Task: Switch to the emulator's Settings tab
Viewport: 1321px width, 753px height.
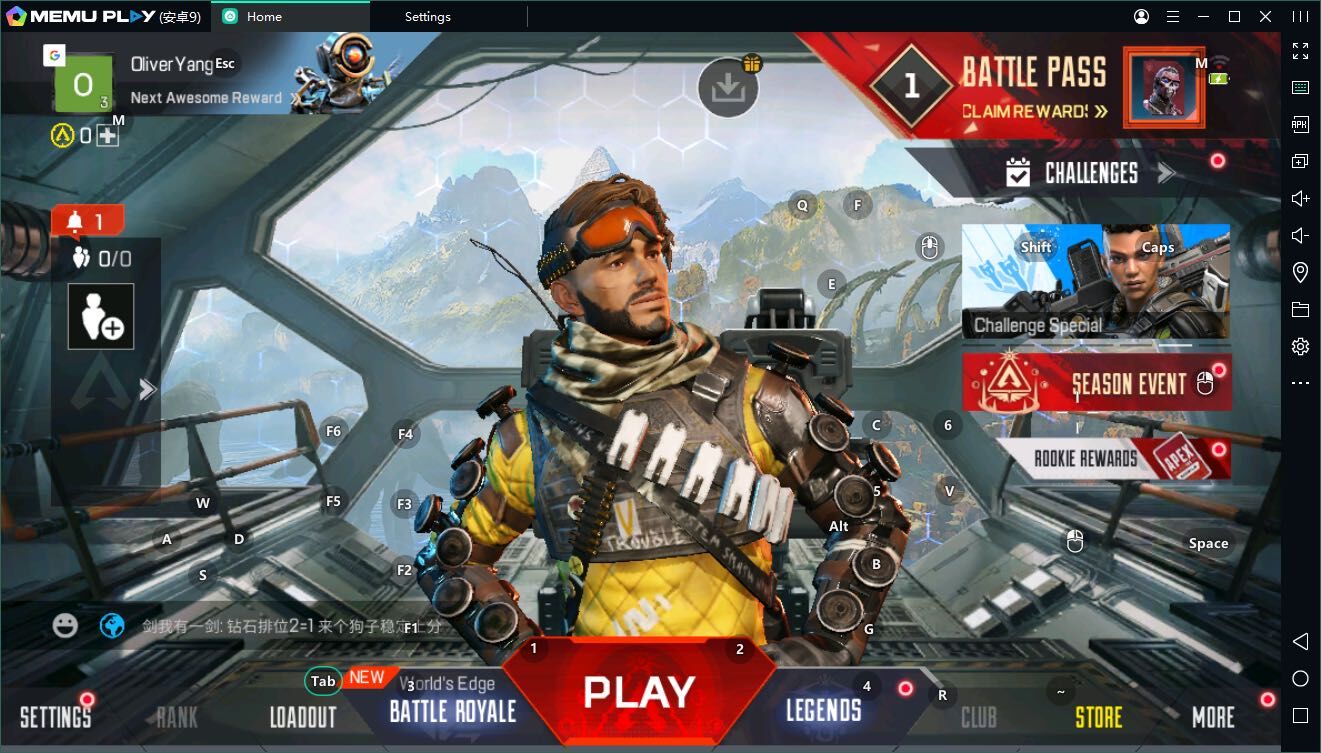Action: coord(427,16)
